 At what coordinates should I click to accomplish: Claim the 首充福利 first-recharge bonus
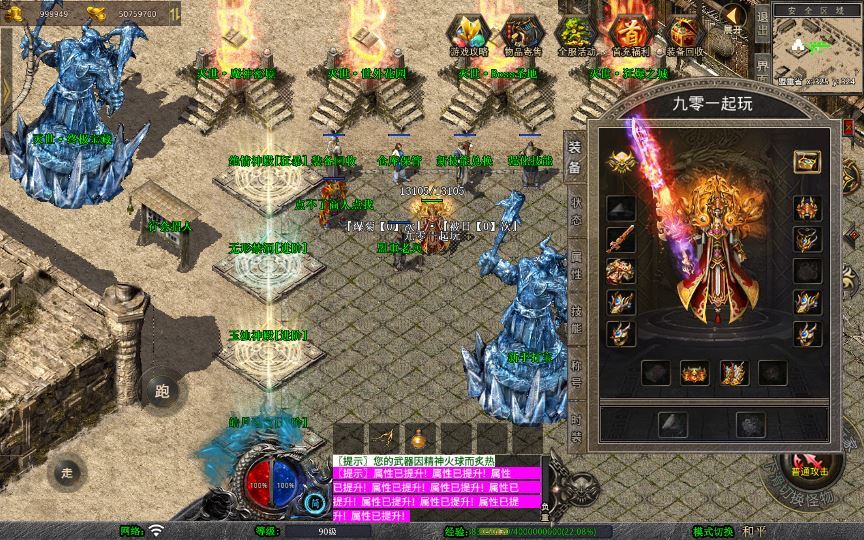click(x=629, y=35)
